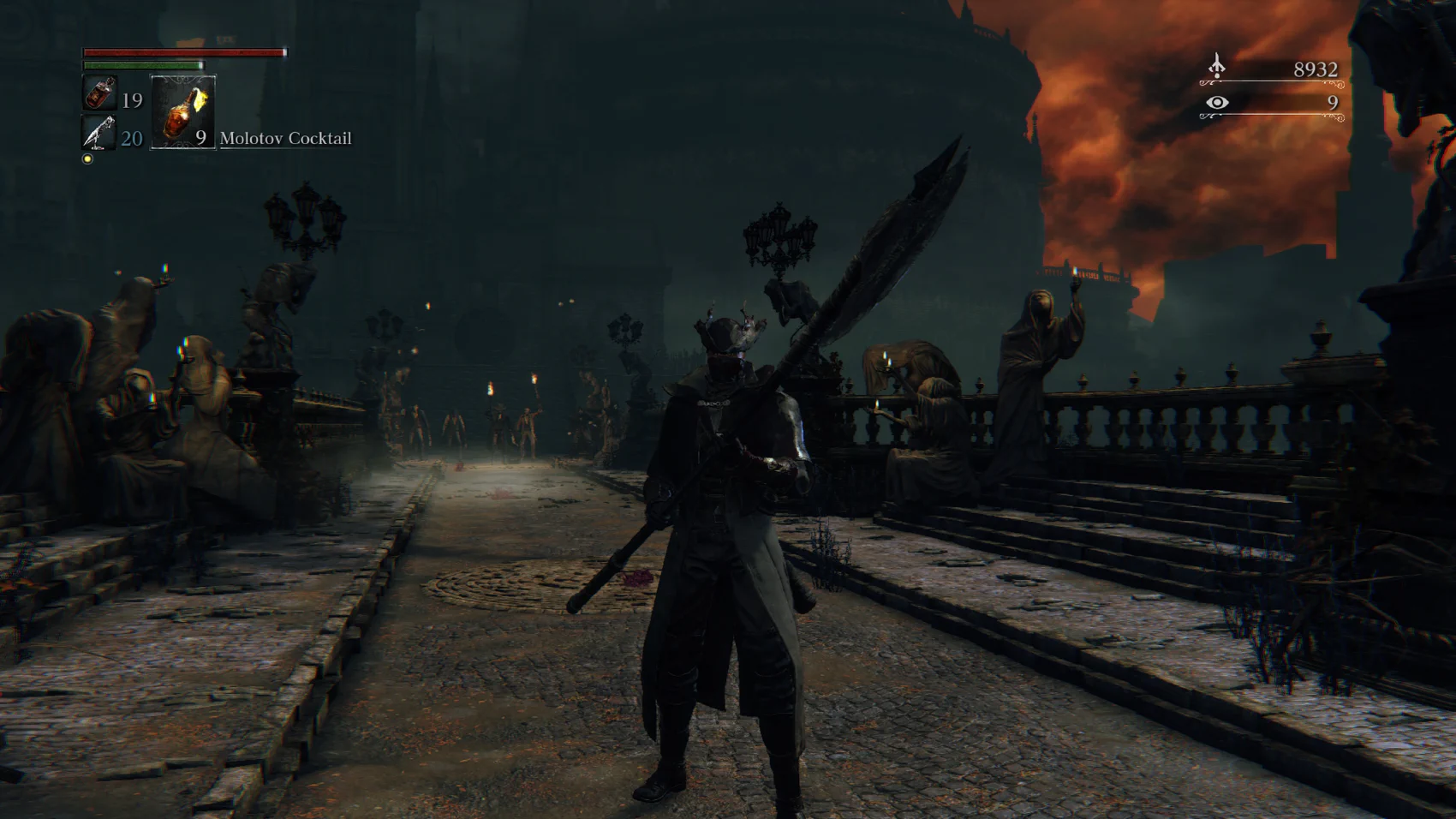Viewport: 1456px width, 819px height.
Task: Click the Insight eye icon
Action: coord(1216,103)
